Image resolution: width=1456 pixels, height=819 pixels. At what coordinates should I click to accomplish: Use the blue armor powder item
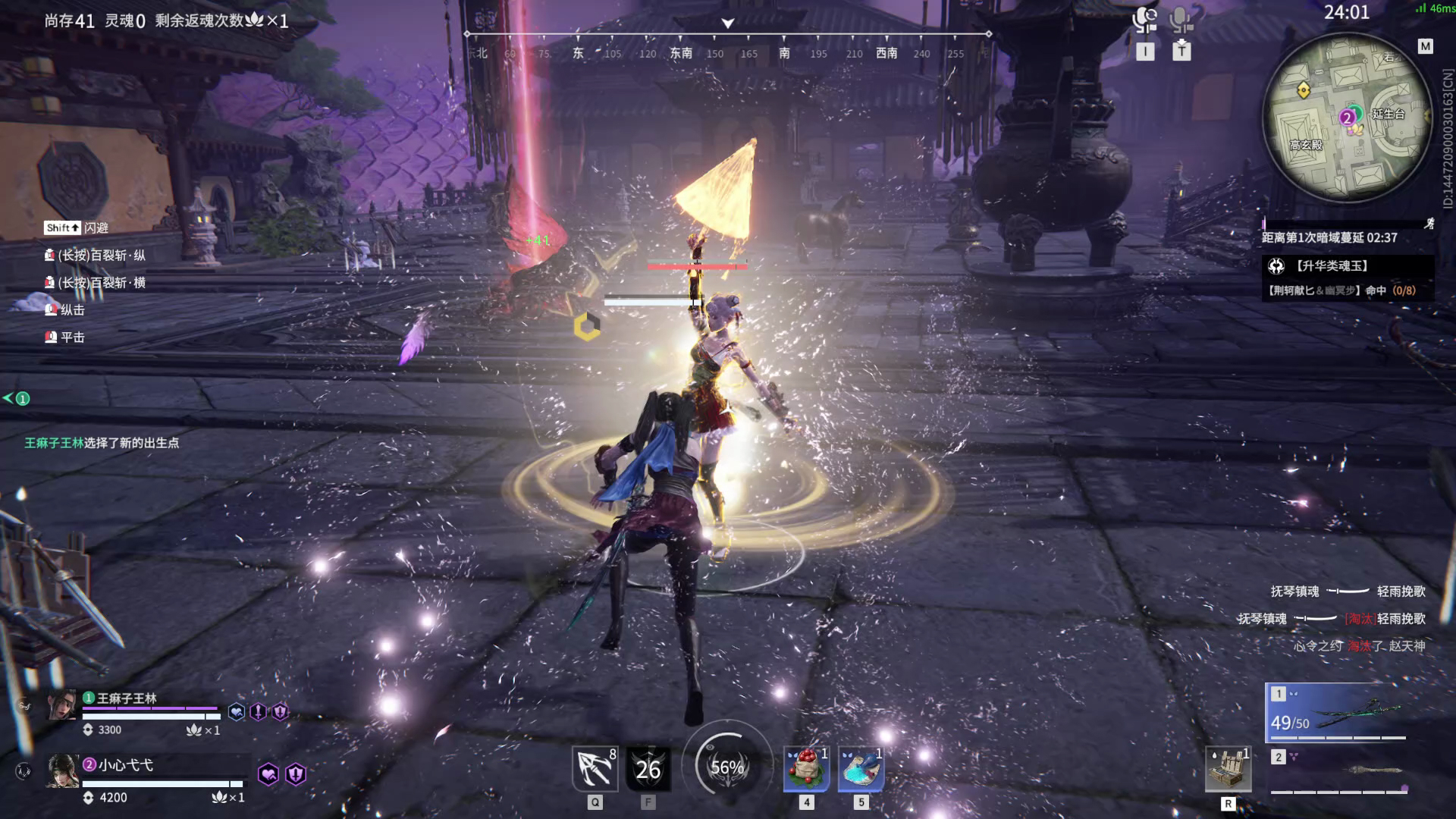[x=861, y=769]
